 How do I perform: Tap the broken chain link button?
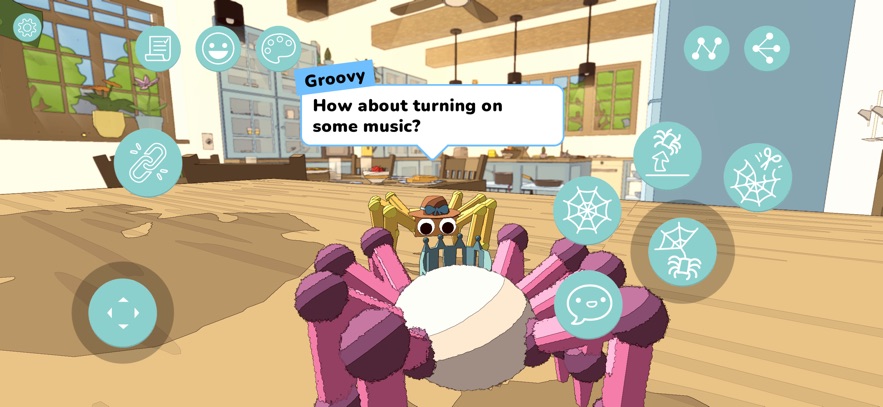pos(148,162)
